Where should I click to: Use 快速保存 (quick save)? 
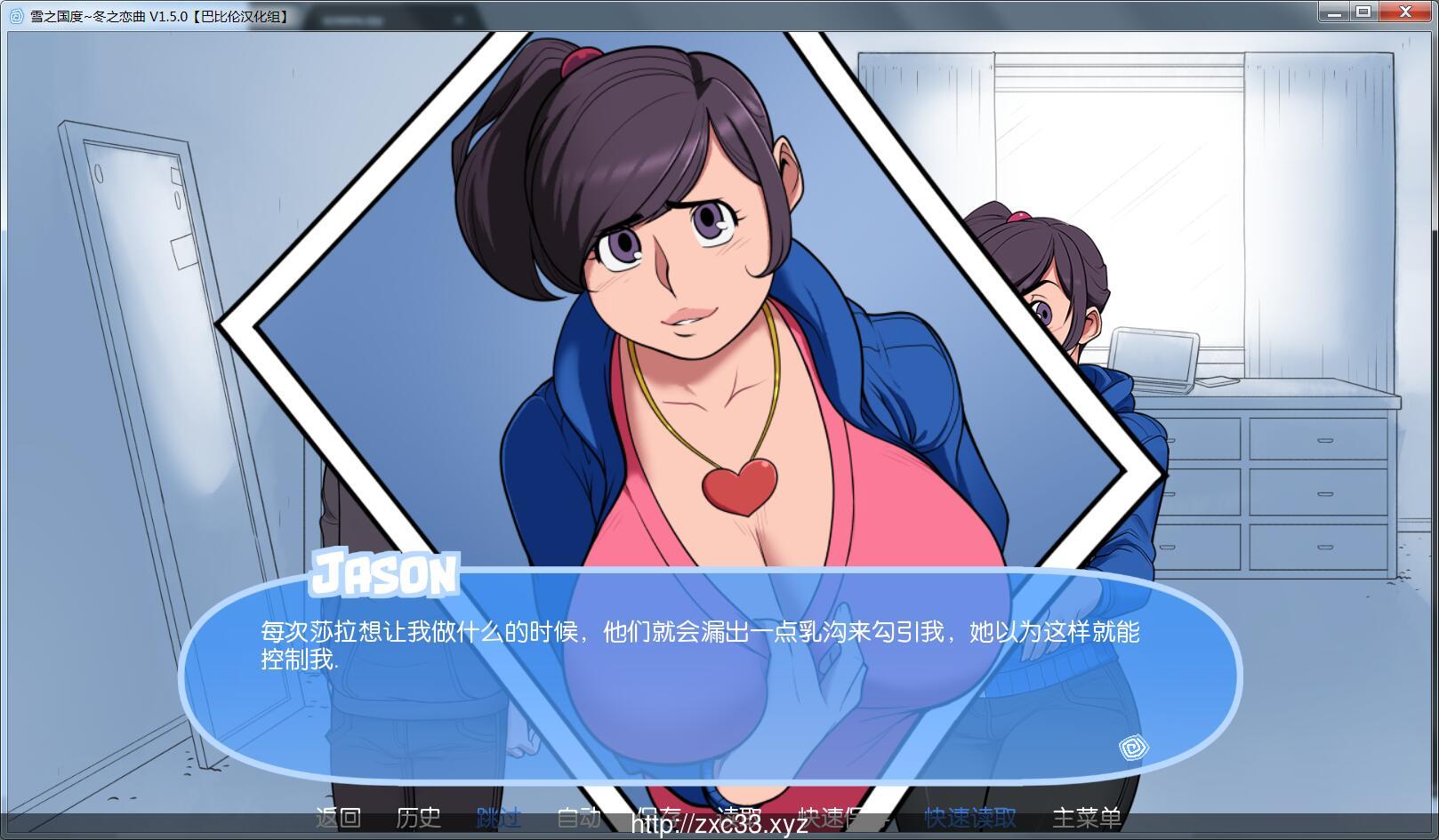(x=834, y=815)
